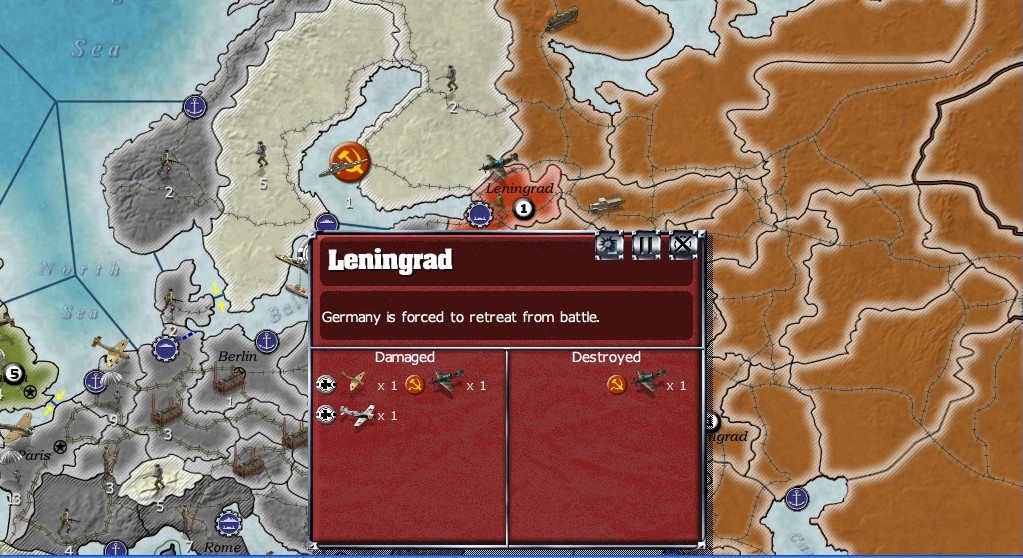
Task: Click the explosion icon button in Leningrad panel
Action: 608,245
